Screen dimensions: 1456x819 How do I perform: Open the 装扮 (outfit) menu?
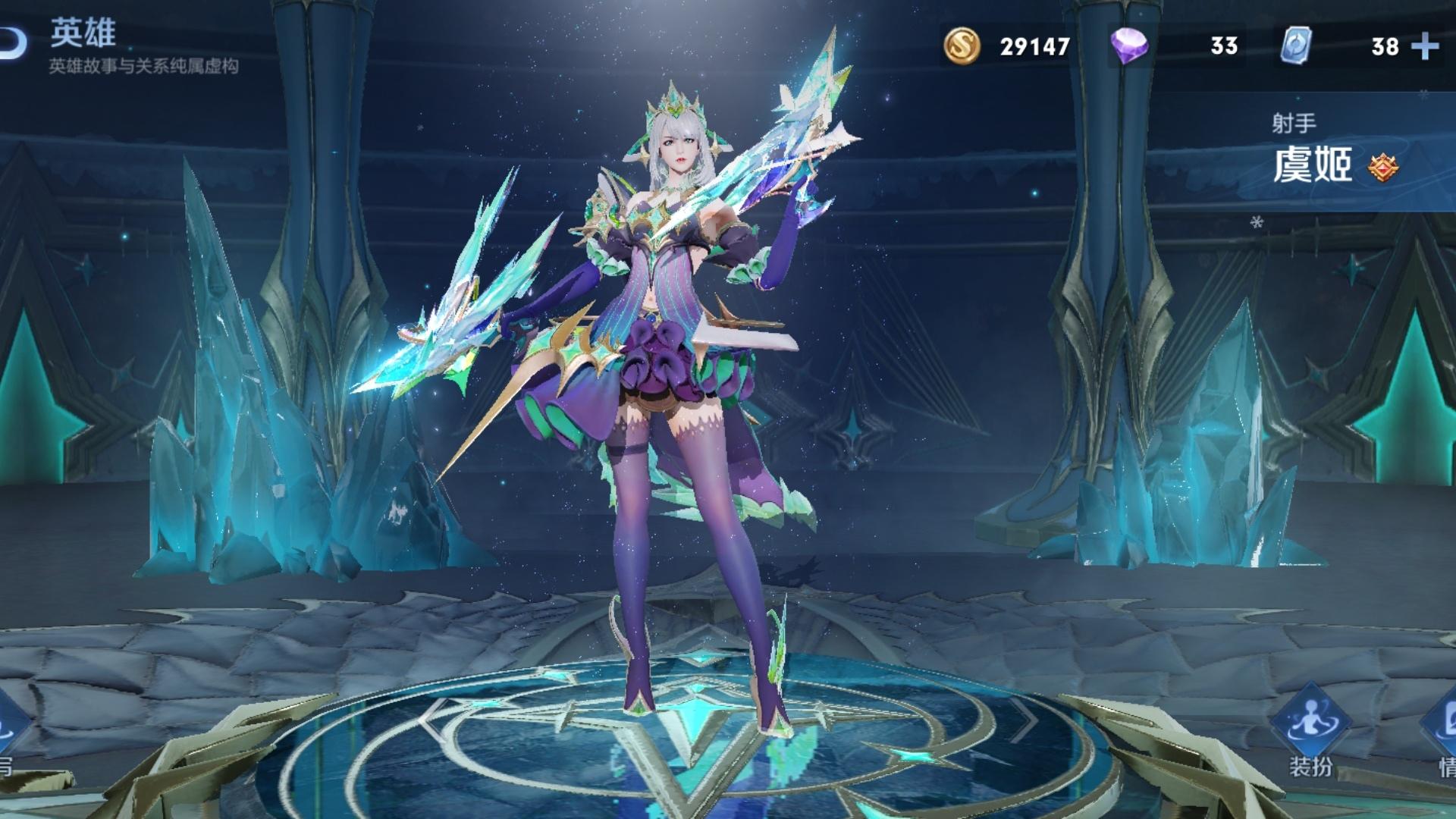1310,730
